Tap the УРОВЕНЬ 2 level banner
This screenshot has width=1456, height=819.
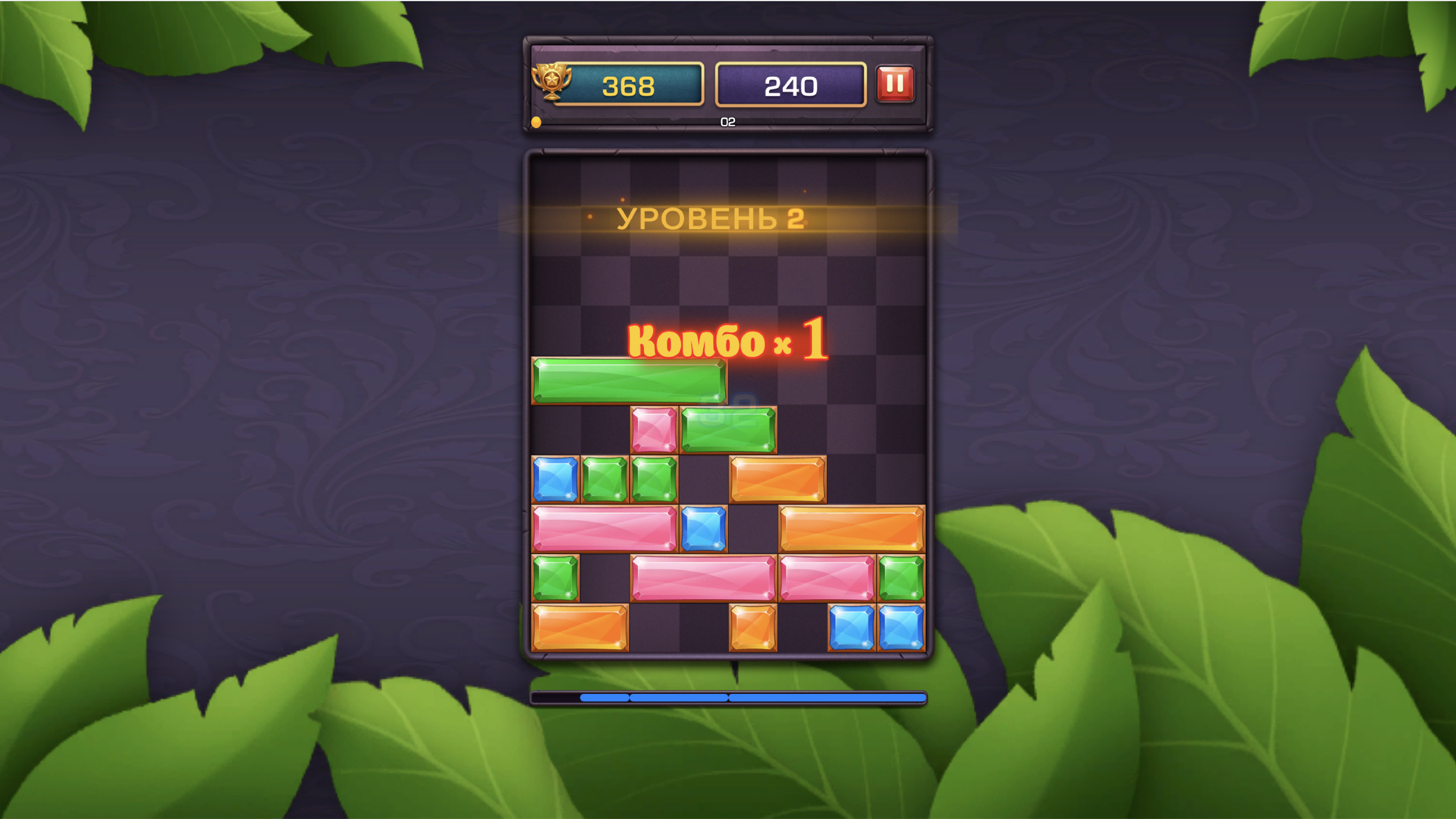pos(713,219)
